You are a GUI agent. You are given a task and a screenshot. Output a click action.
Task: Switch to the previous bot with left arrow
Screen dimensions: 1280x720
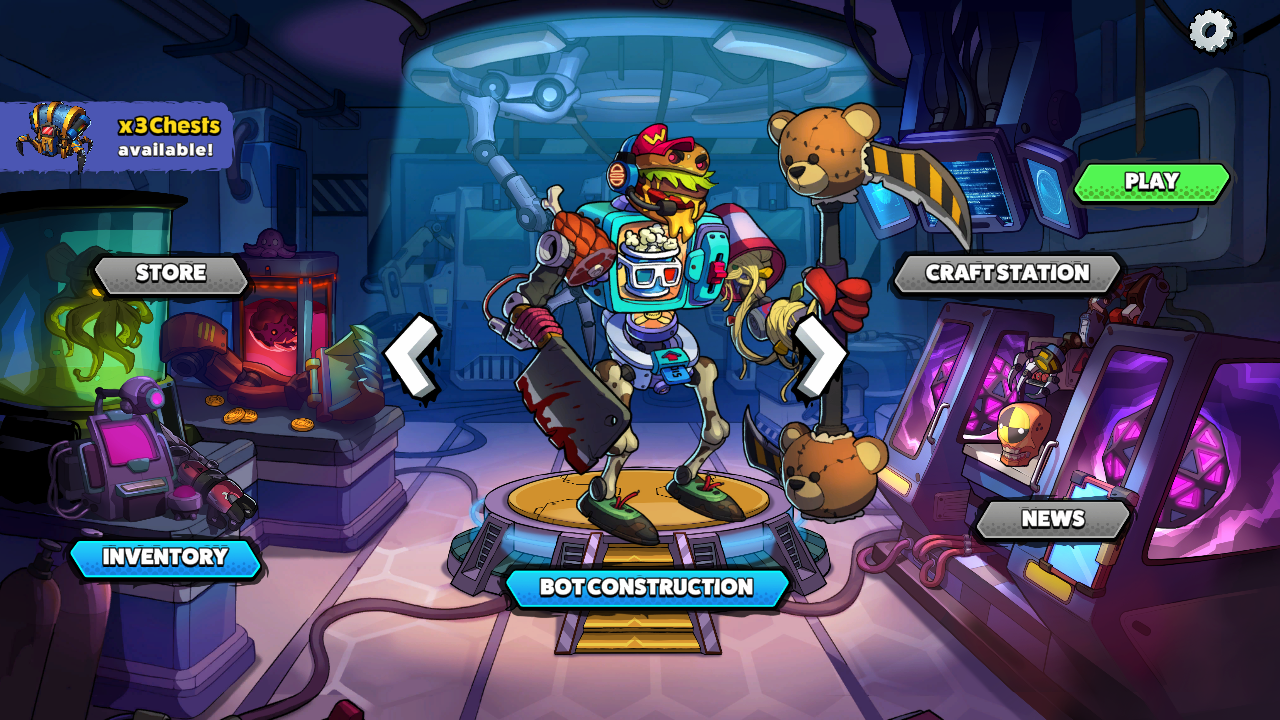pyautogui.click(x=413, y=358)
